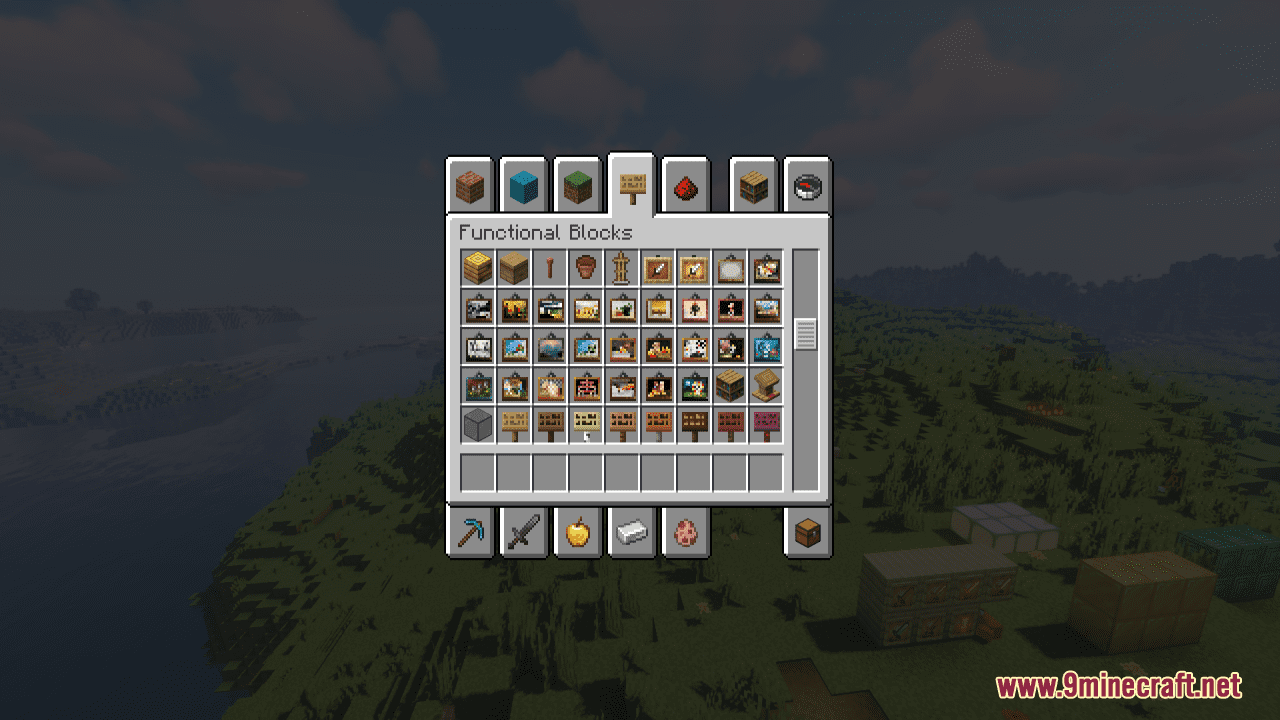This screenshot has width=1280, height=720.
Task: Pick up the pink cherry sign
Action: point(766,422)
